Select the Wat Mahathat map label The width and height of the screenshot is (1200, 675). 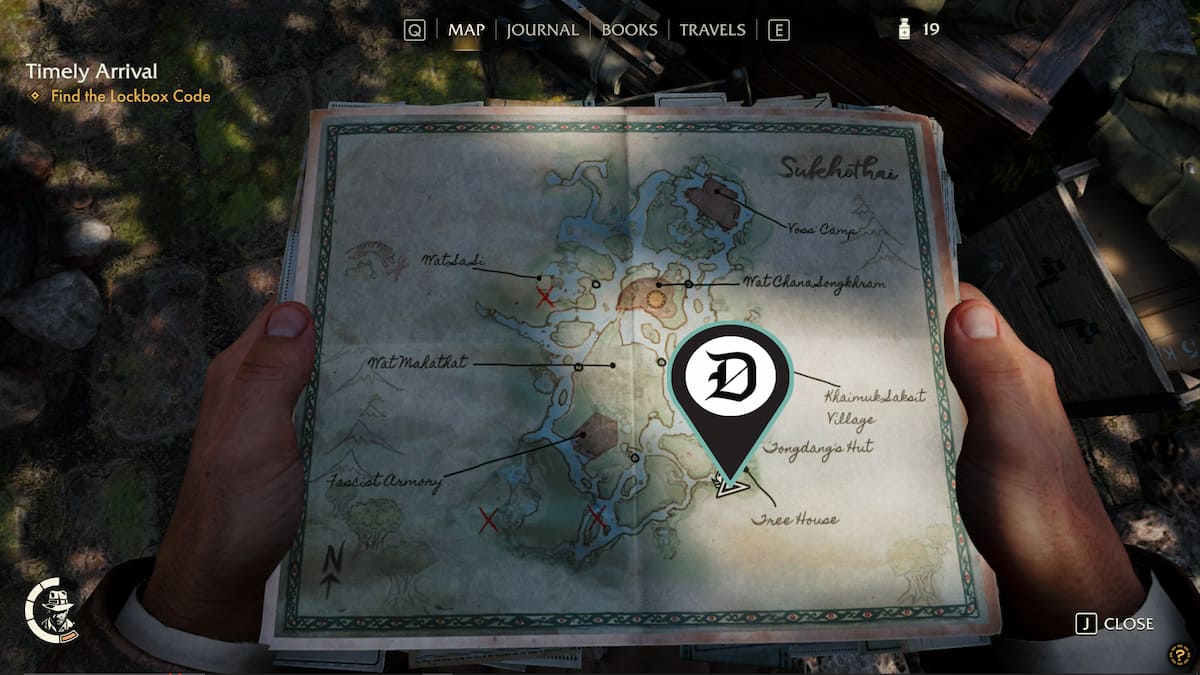click(x=418, y=362)
